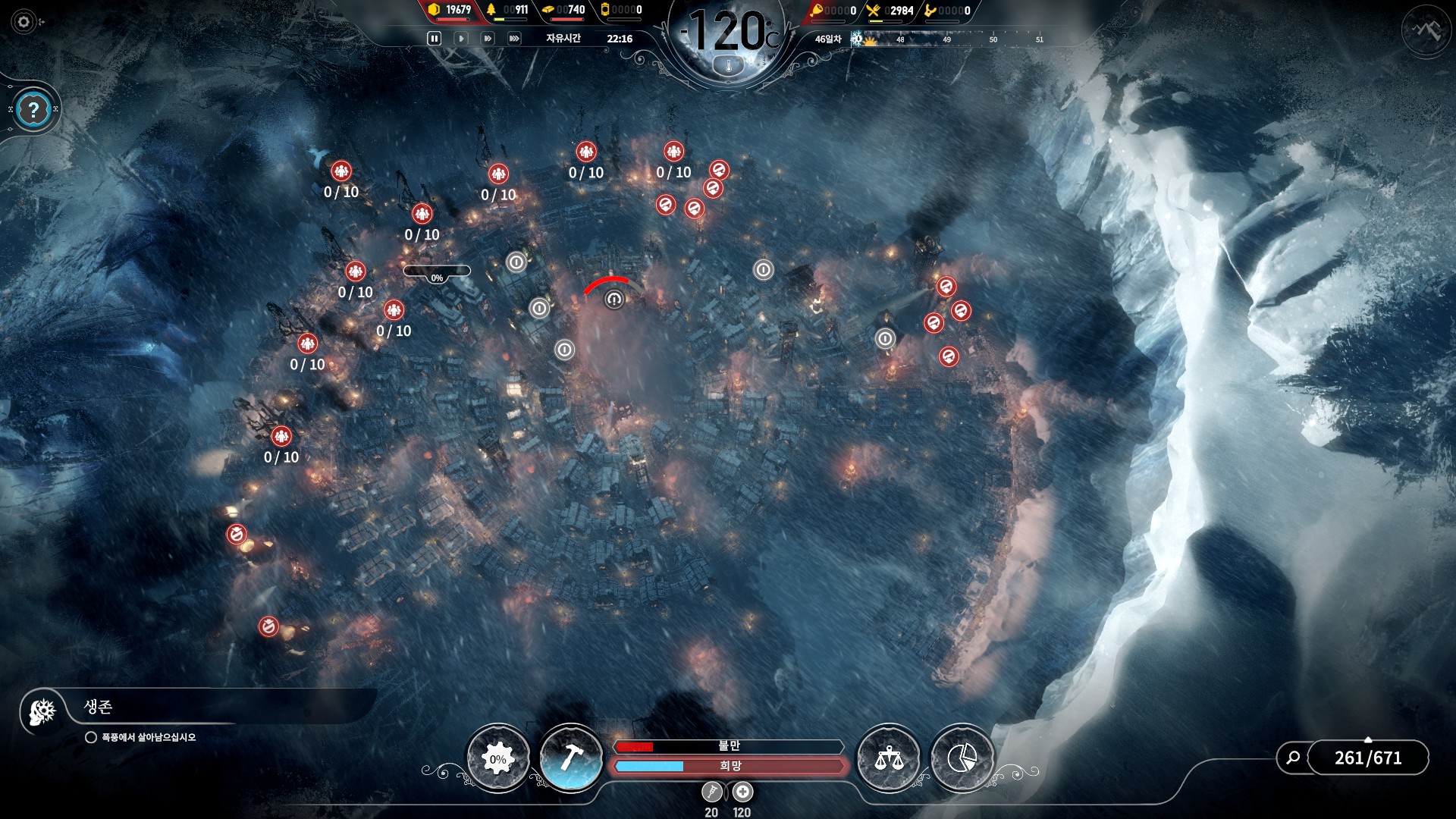
Task: Open the Book of Laws scales
Action: pyautogui.click(x=888, y=758)
